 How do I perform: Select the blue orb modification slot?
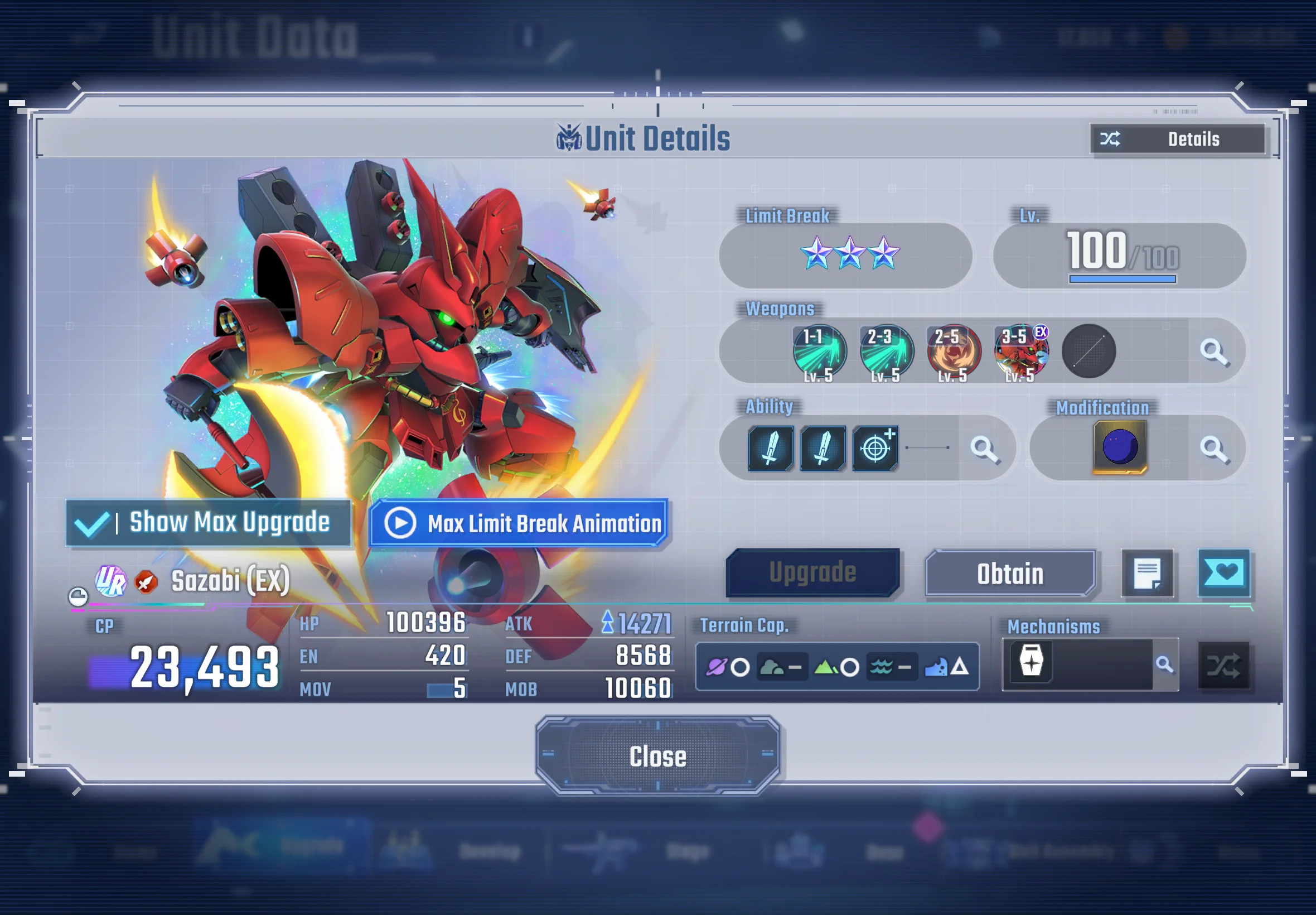(1120, 447)
